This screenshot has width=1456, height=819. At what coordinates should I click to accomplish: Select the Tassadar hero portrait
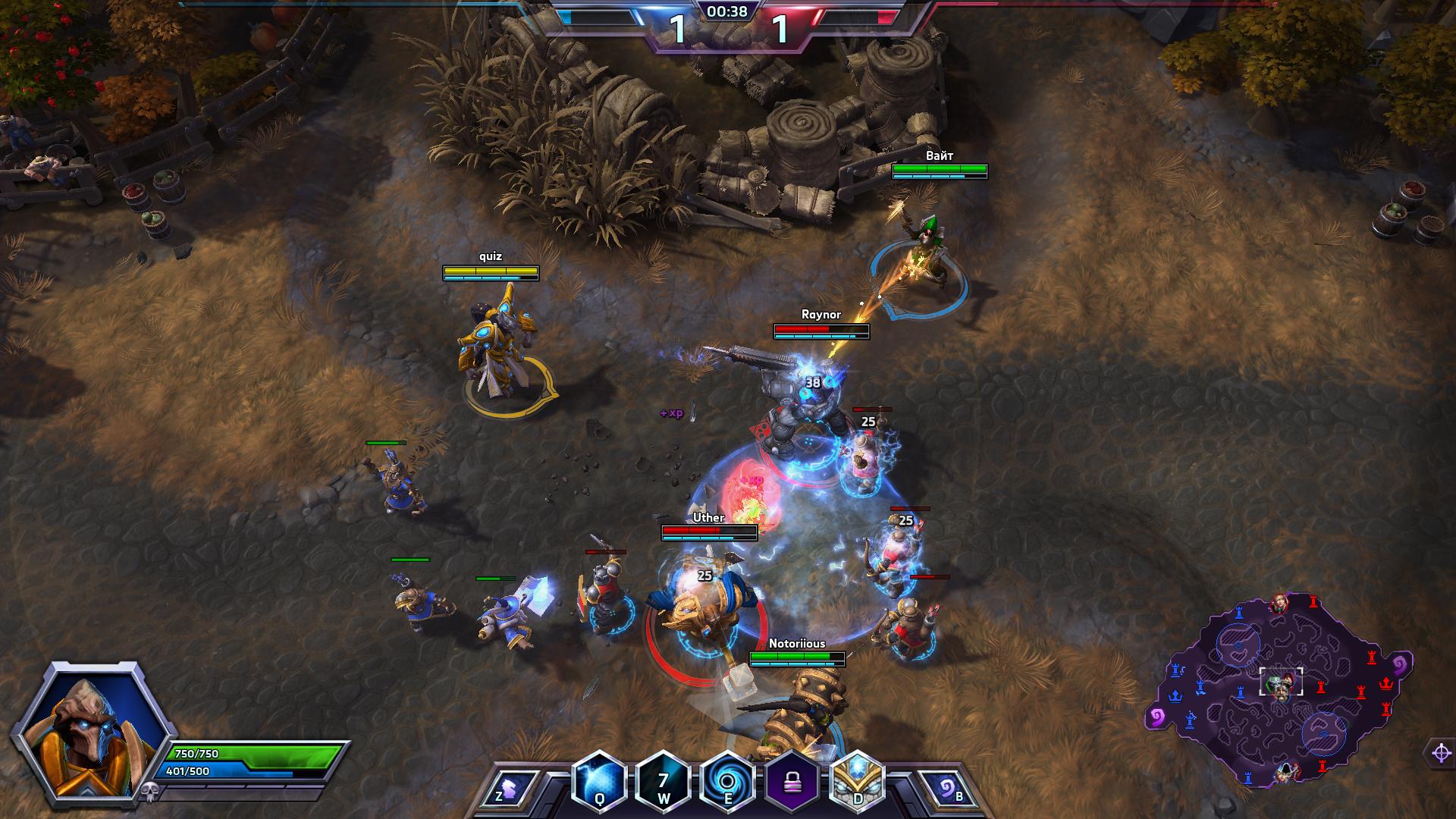pyautogui.click(x=91, y=730)
